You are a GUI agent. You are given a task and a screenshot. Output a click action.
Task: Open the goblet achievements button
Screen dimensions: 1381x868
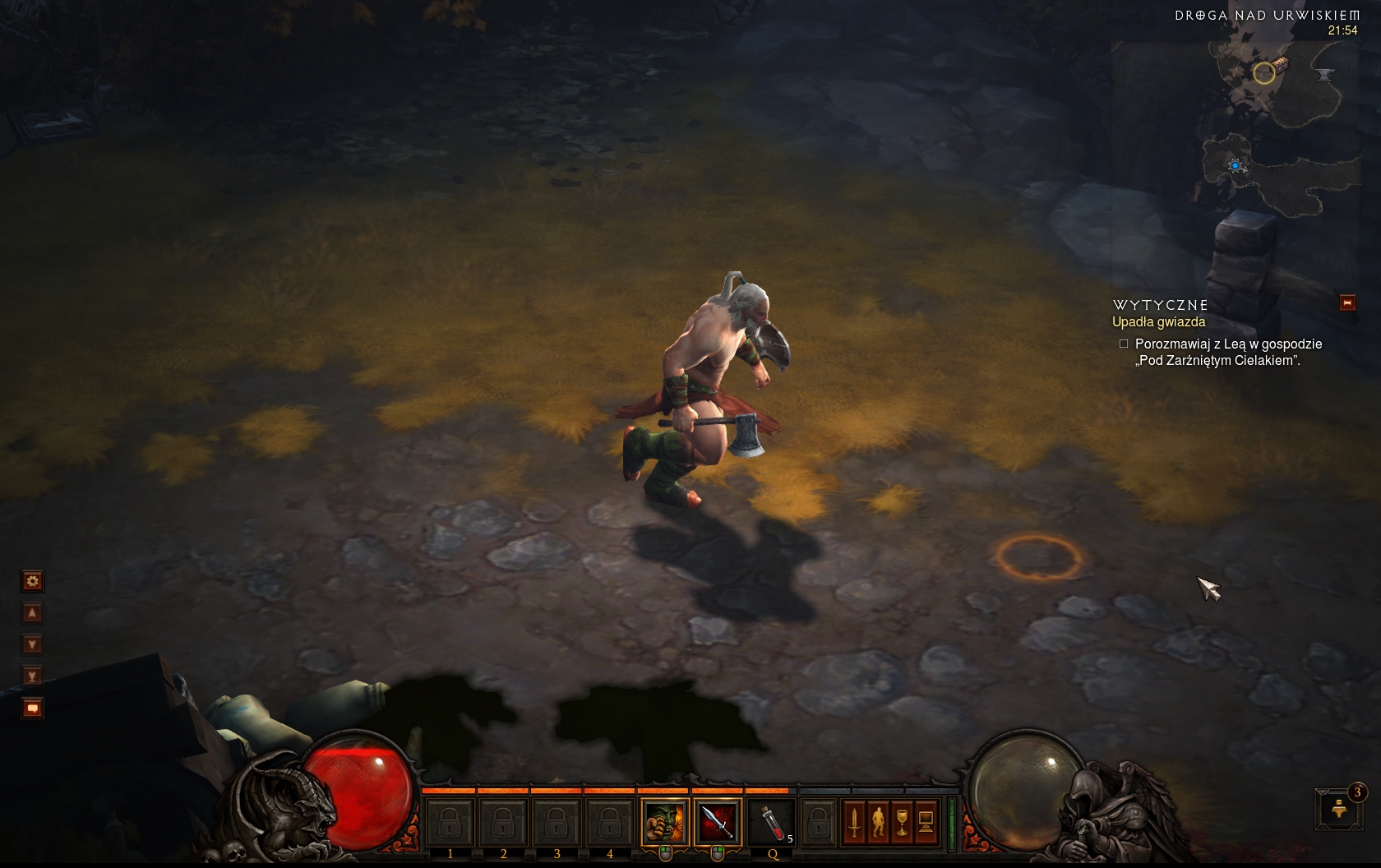coord(902,821)
